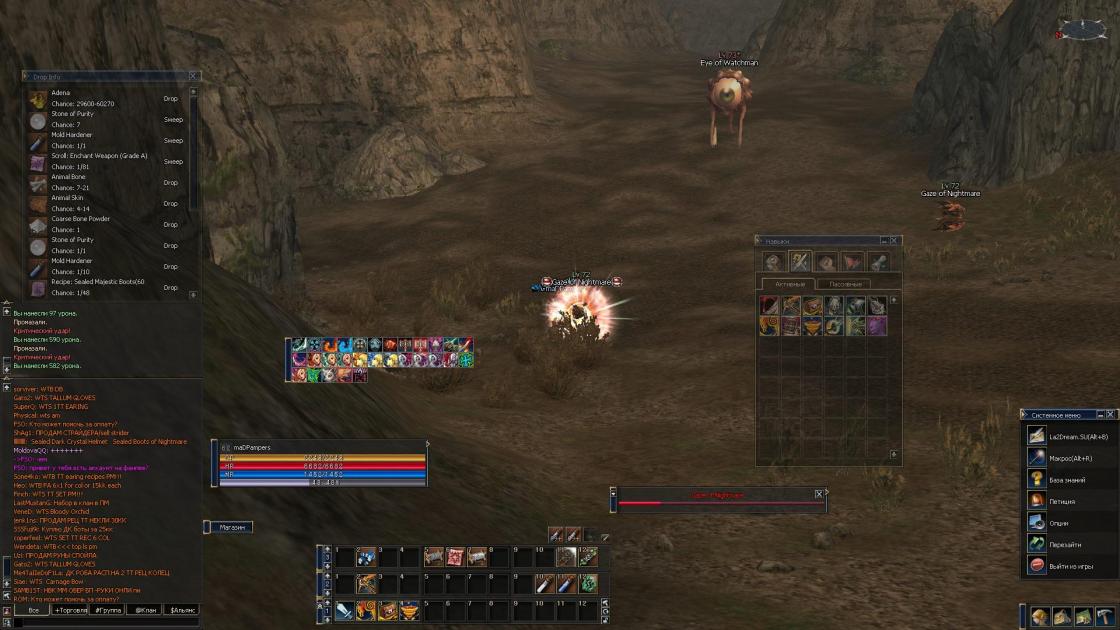Close the Gaze of Nightmare target window
This screenshot has width=1120, height=630.
point(819,494)
